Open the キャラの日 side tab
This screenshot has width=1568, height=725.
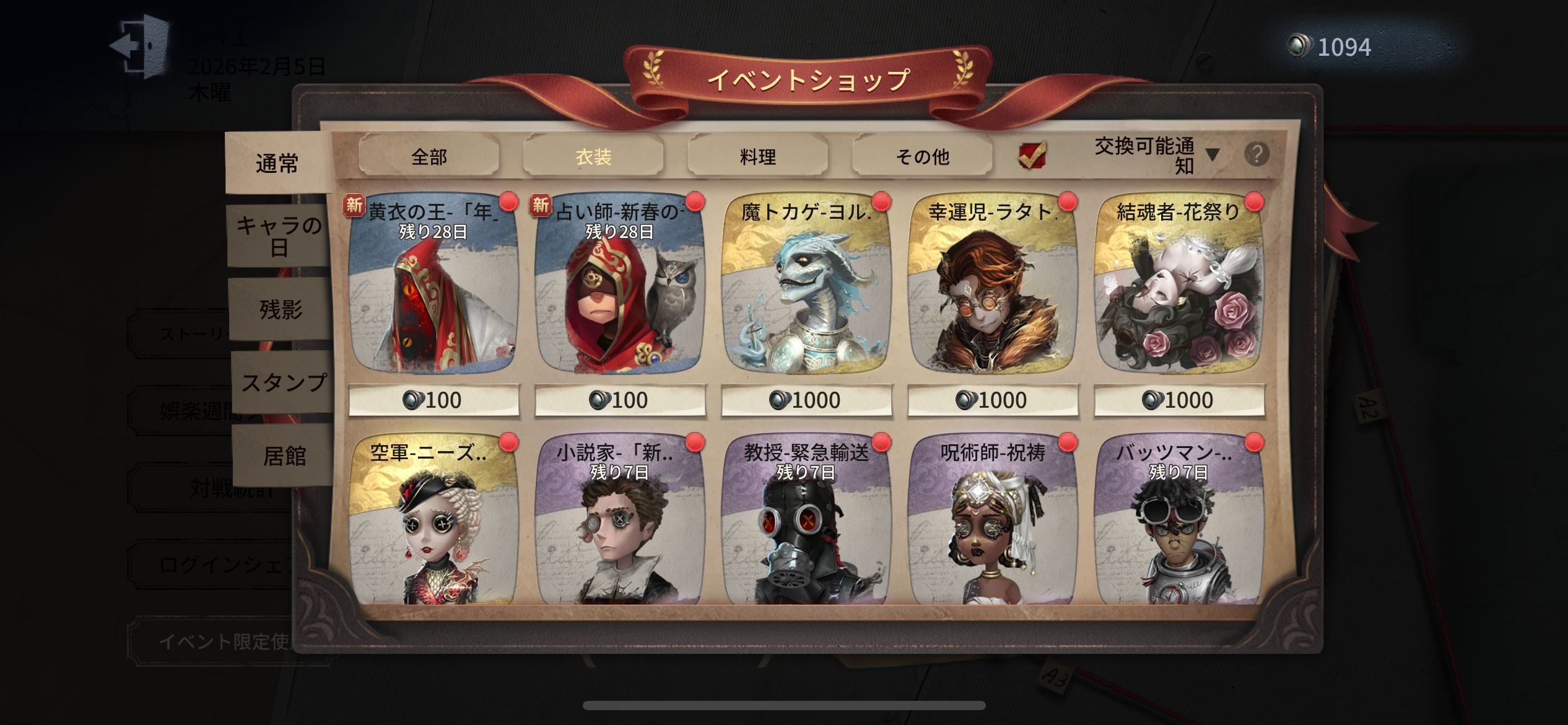point(279,236)
